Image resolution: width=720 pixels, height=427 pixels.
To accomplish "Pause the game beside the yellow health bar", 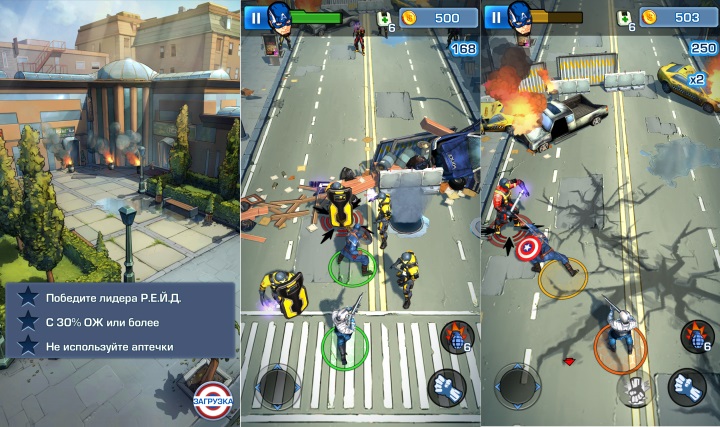I will (495, 17).
